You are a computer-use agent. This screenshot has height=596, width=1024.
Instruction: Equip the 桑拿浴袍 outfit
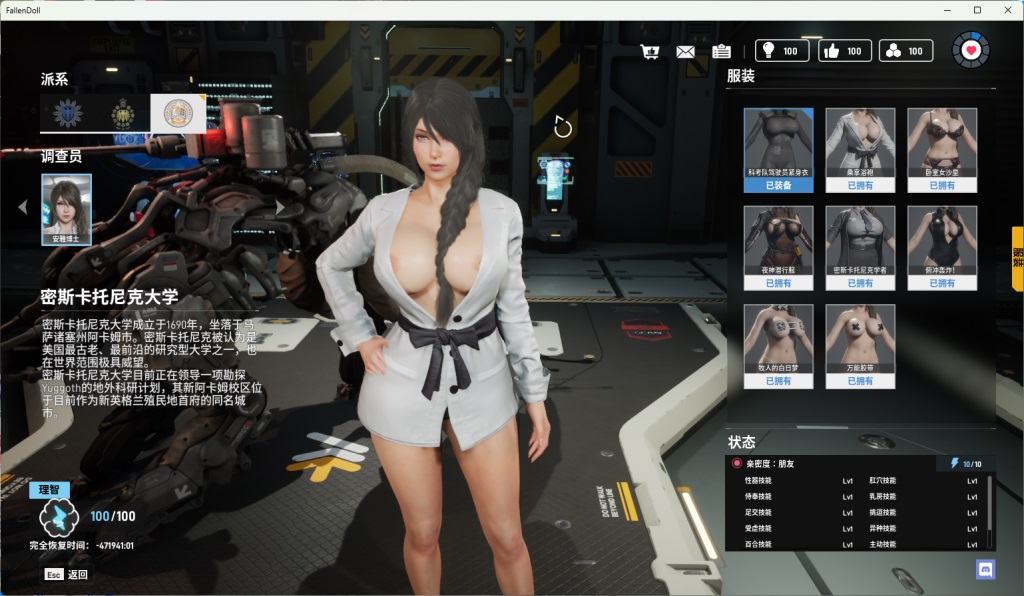click(x=860, y=149)
